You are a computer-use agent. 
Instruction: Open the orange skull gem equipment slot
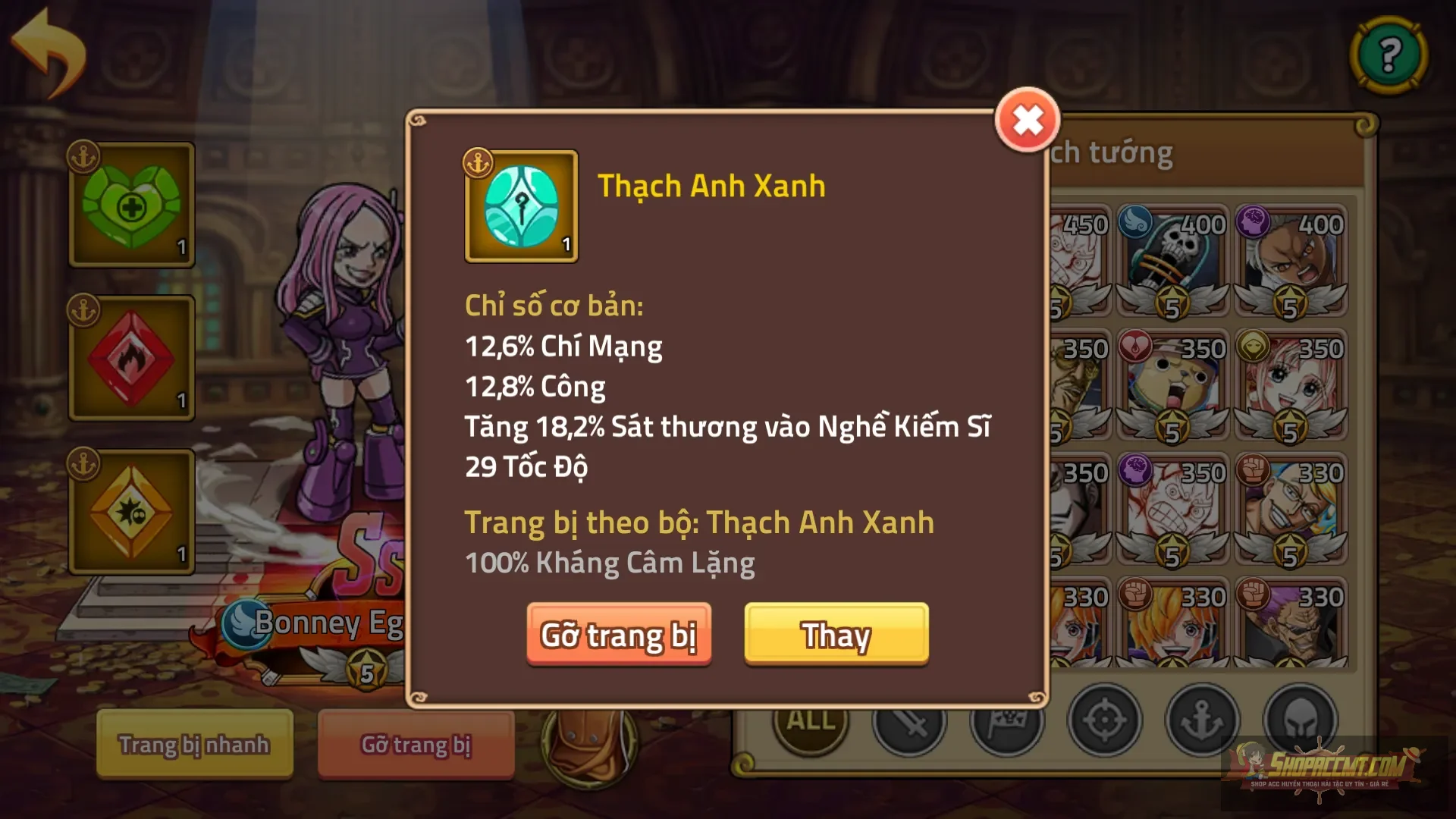(130, 508)
